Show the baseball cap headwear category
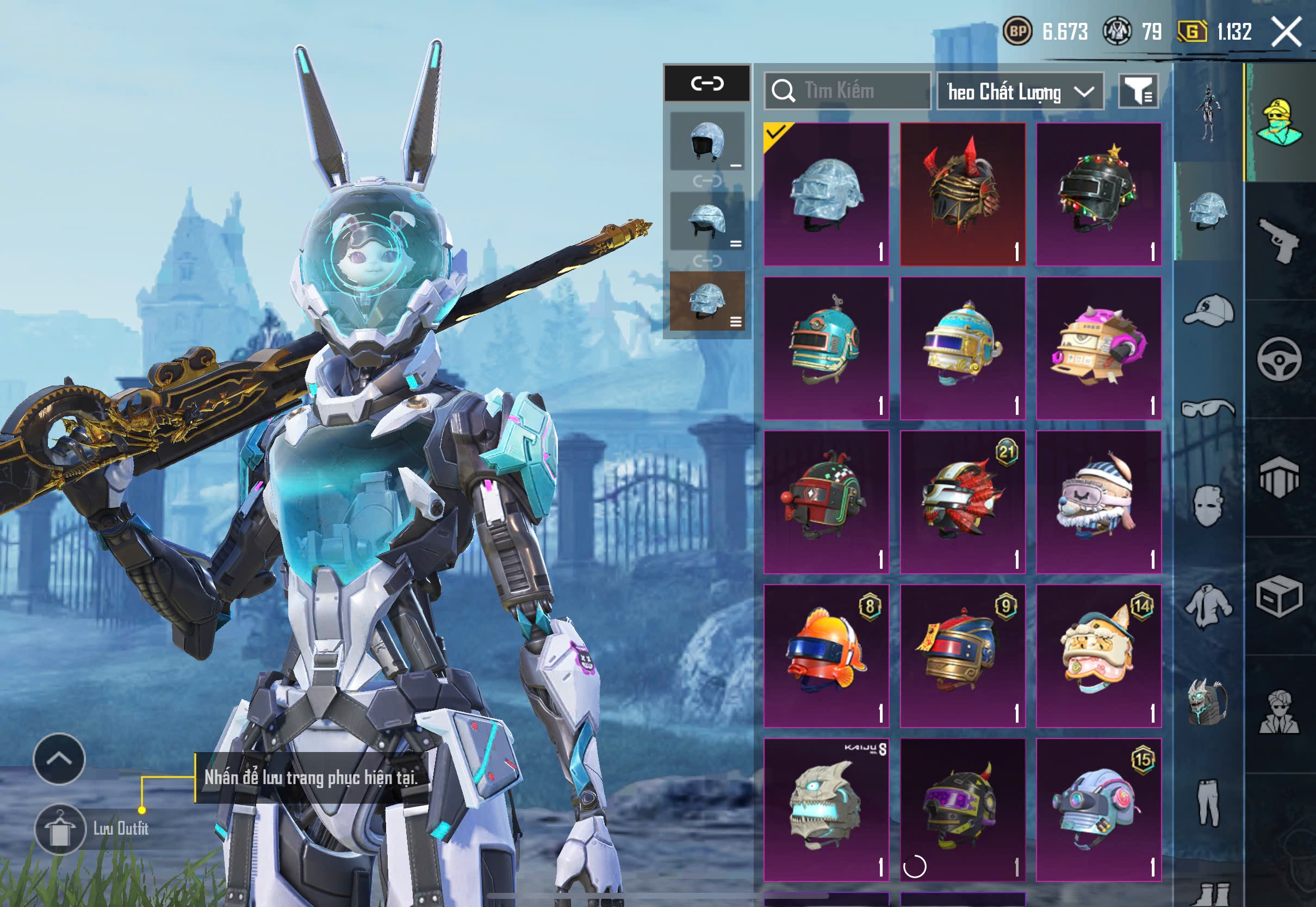 tap(1208, 310)
